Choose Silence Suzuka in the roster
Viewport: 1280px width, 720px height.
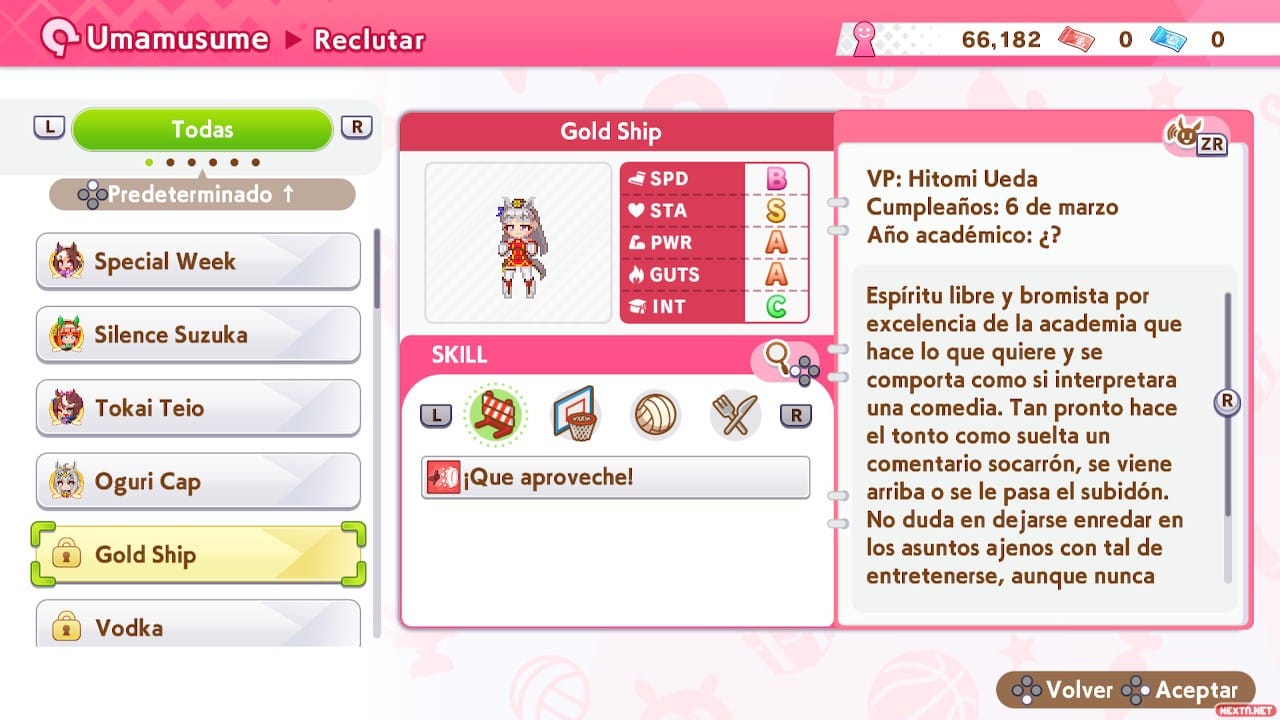[198, 335]
